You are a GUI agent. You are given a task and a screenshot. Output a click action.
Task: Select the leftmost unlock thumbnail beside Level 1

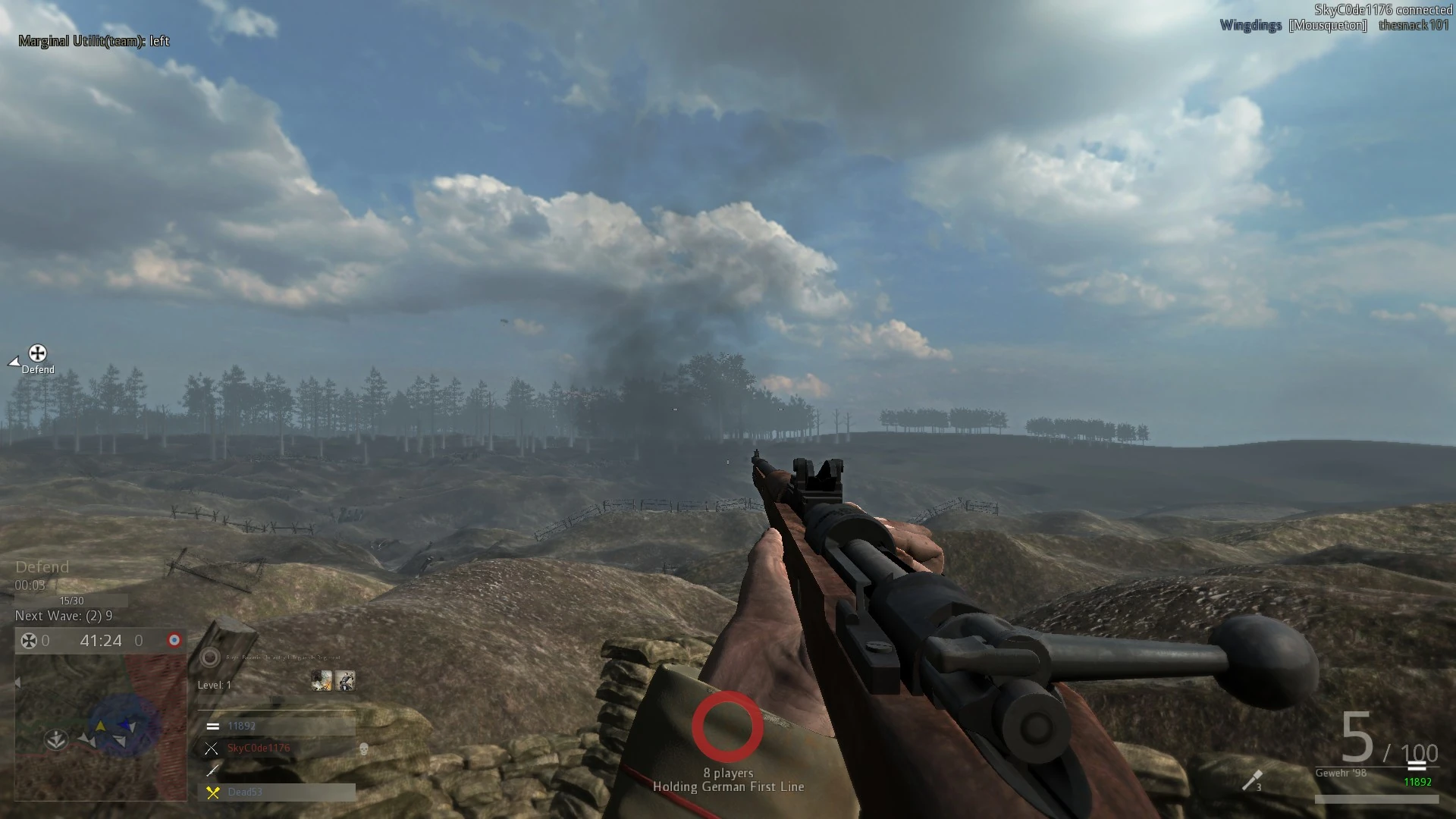[322, 681]
